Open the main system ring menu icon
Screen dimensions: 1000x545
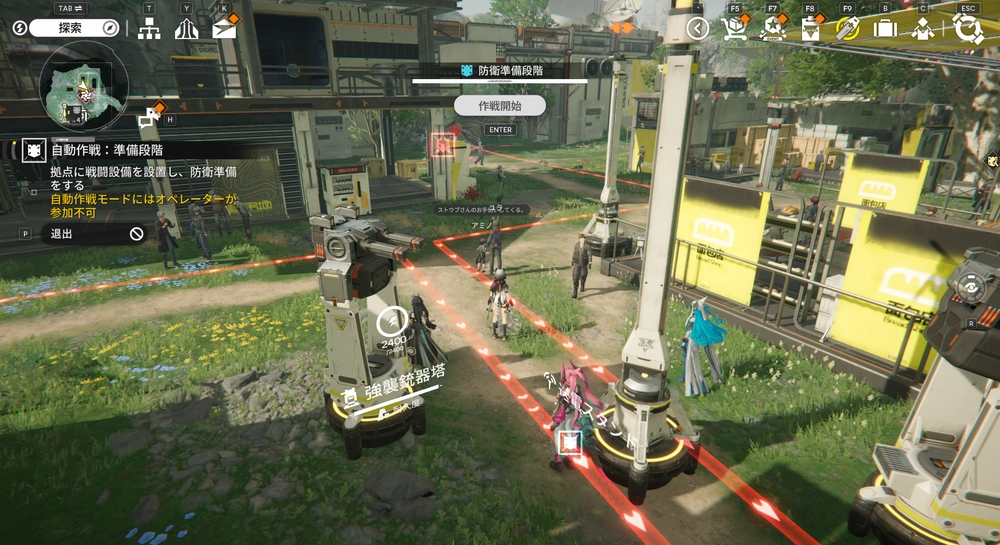[967, 29]
